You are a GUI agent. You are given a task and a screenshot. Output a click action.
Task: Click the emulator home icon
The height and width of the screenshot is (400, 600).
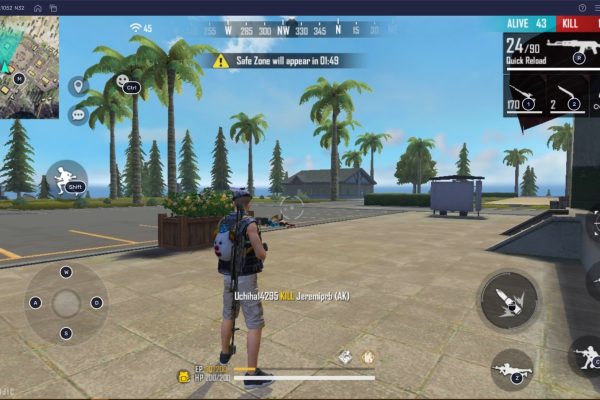click(37, 7)
